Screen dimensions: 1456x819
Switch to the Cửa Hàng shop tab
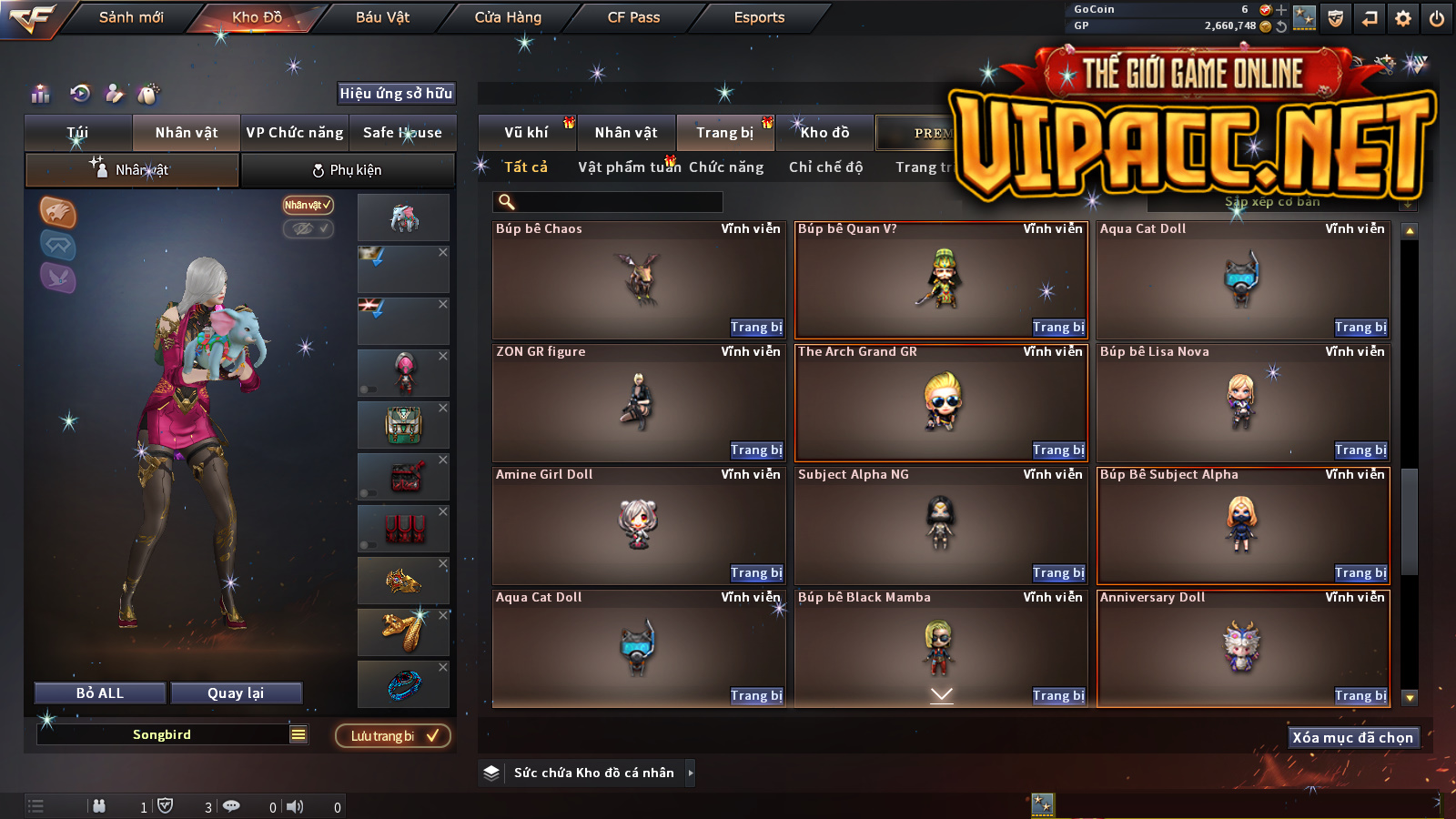pyautogui.click(x=508, y=17)
